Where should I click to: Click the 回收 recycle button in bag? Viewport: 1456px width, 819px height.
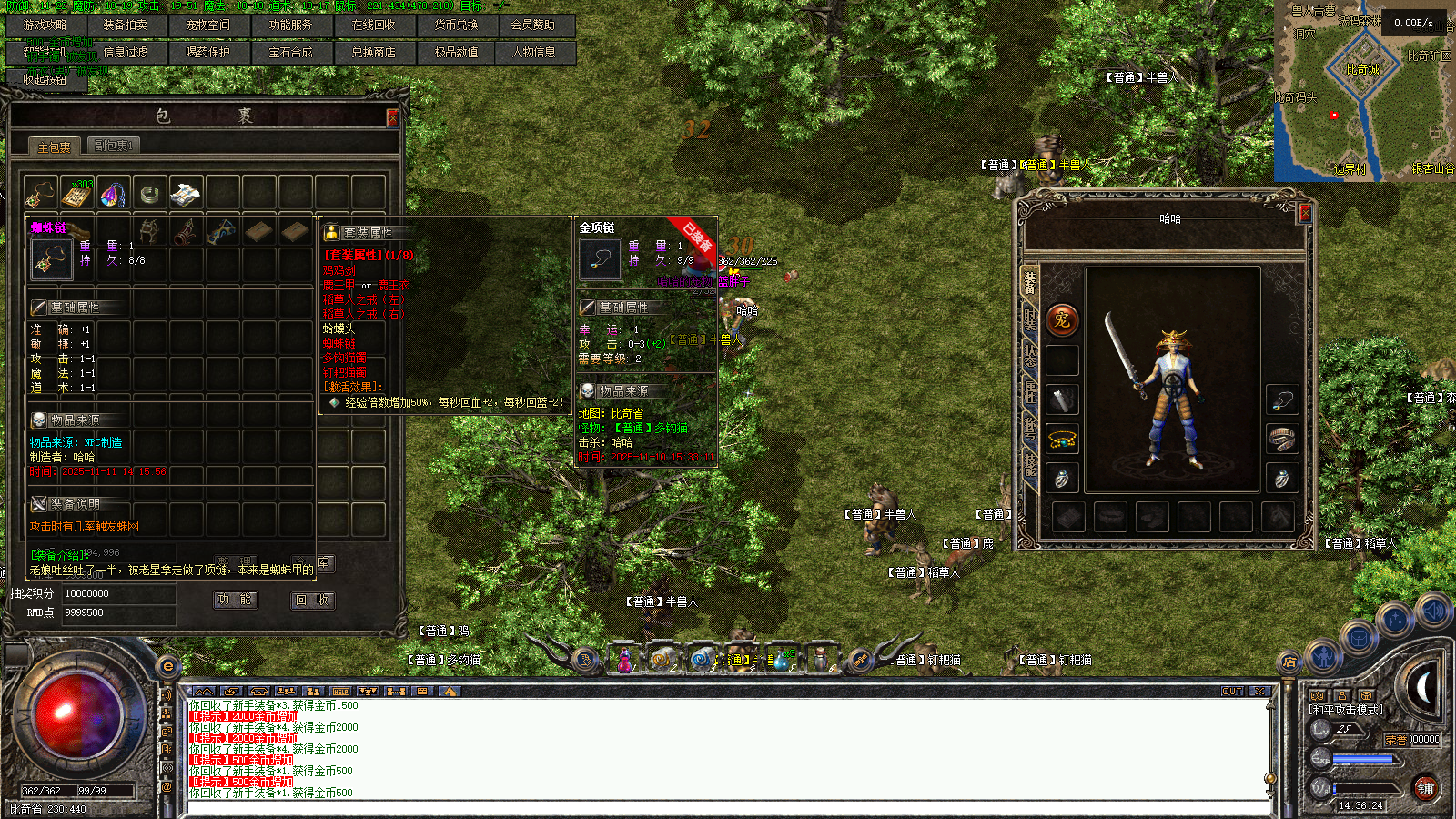(x=312, y=600)
